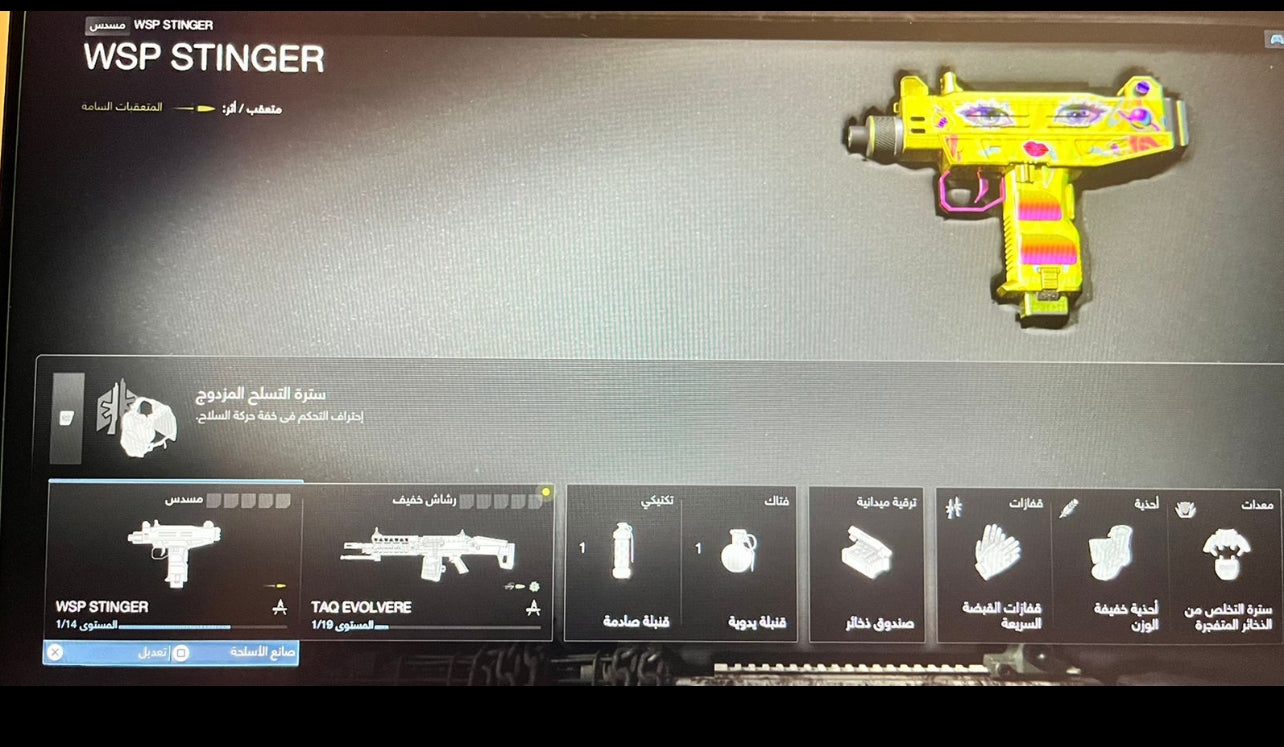Viewport: 1284px width, 747px height.
Task: Select the TAQ Evolvere light machine gun slot
Action: click(427, 560)
